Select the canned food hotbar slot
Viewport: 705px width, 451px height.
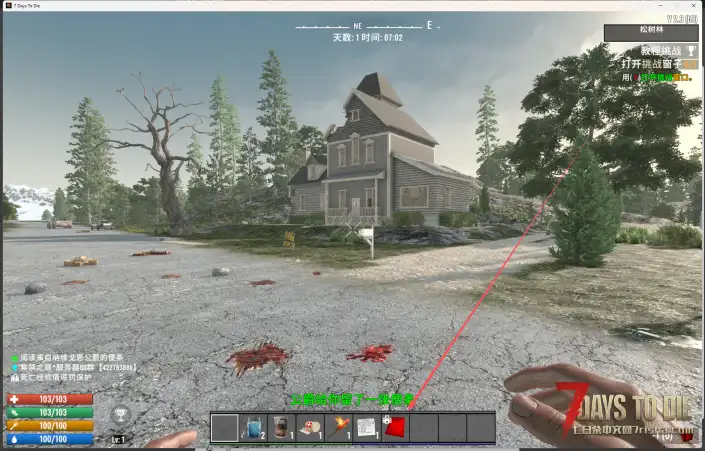[282, 427]
